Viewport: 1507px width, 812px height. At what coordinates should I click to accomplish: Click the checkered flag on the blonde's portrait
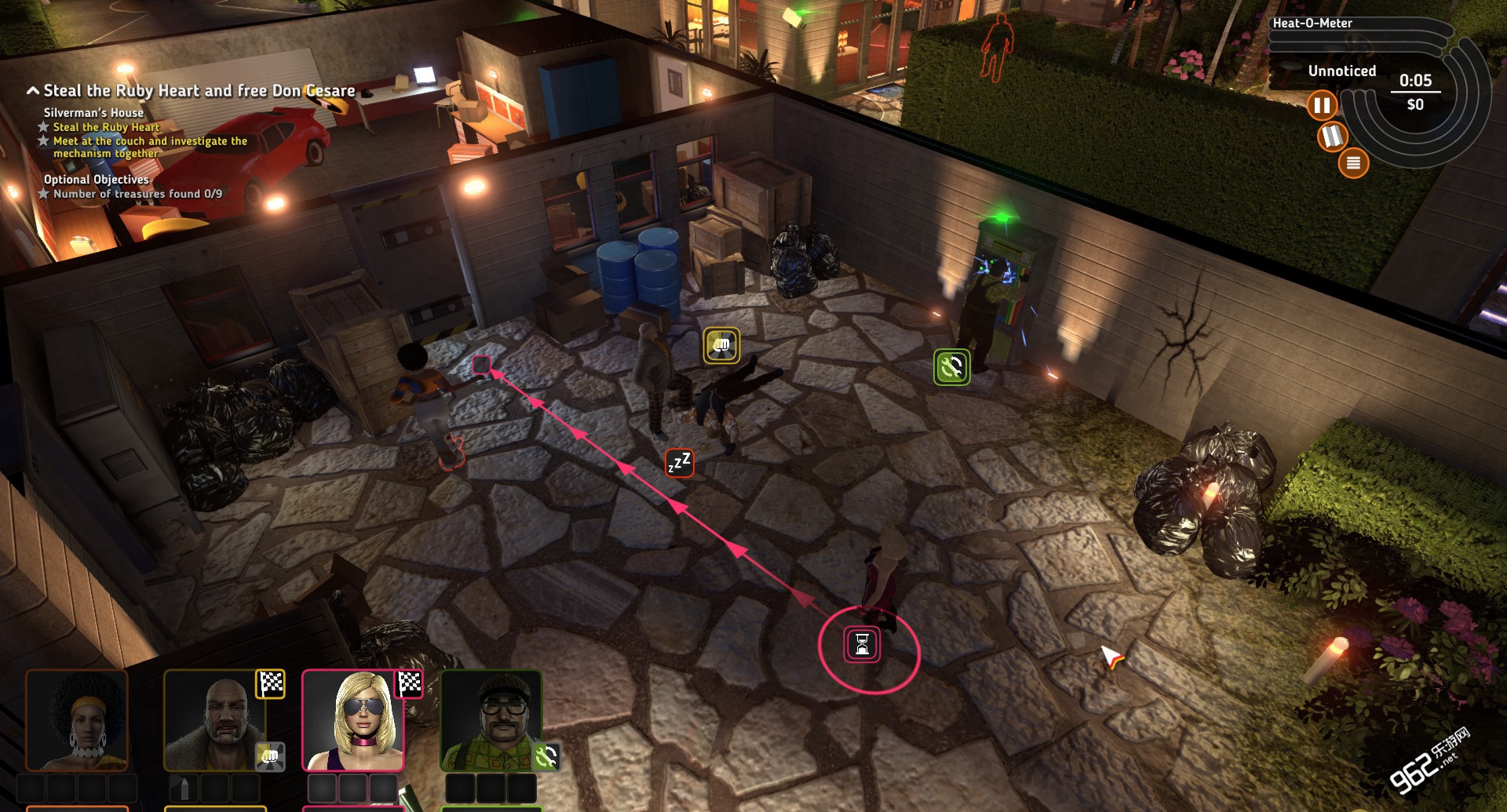tap(409, 684)
